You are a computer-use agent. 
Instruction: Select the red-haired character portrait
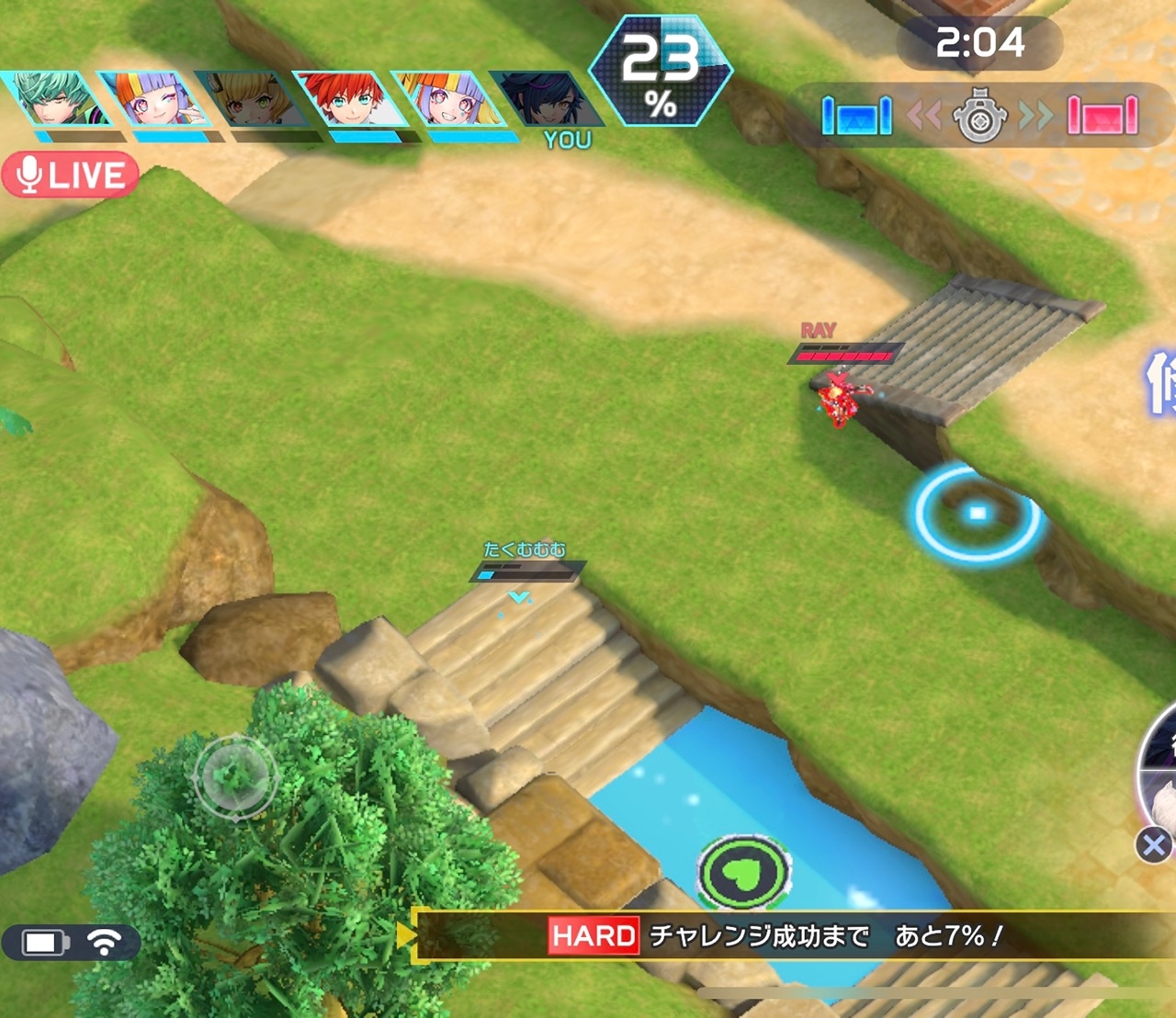[x=350, y=99]
